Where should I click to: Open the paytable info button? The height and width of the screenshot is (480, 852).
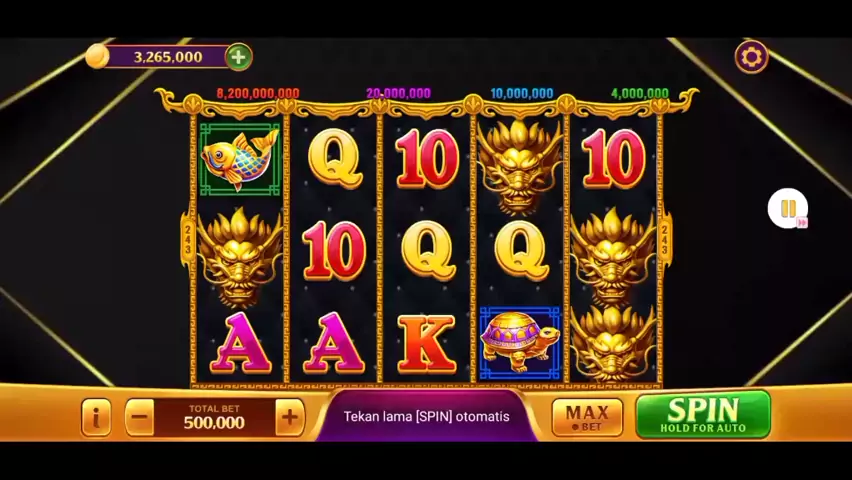tap(96, 417)
